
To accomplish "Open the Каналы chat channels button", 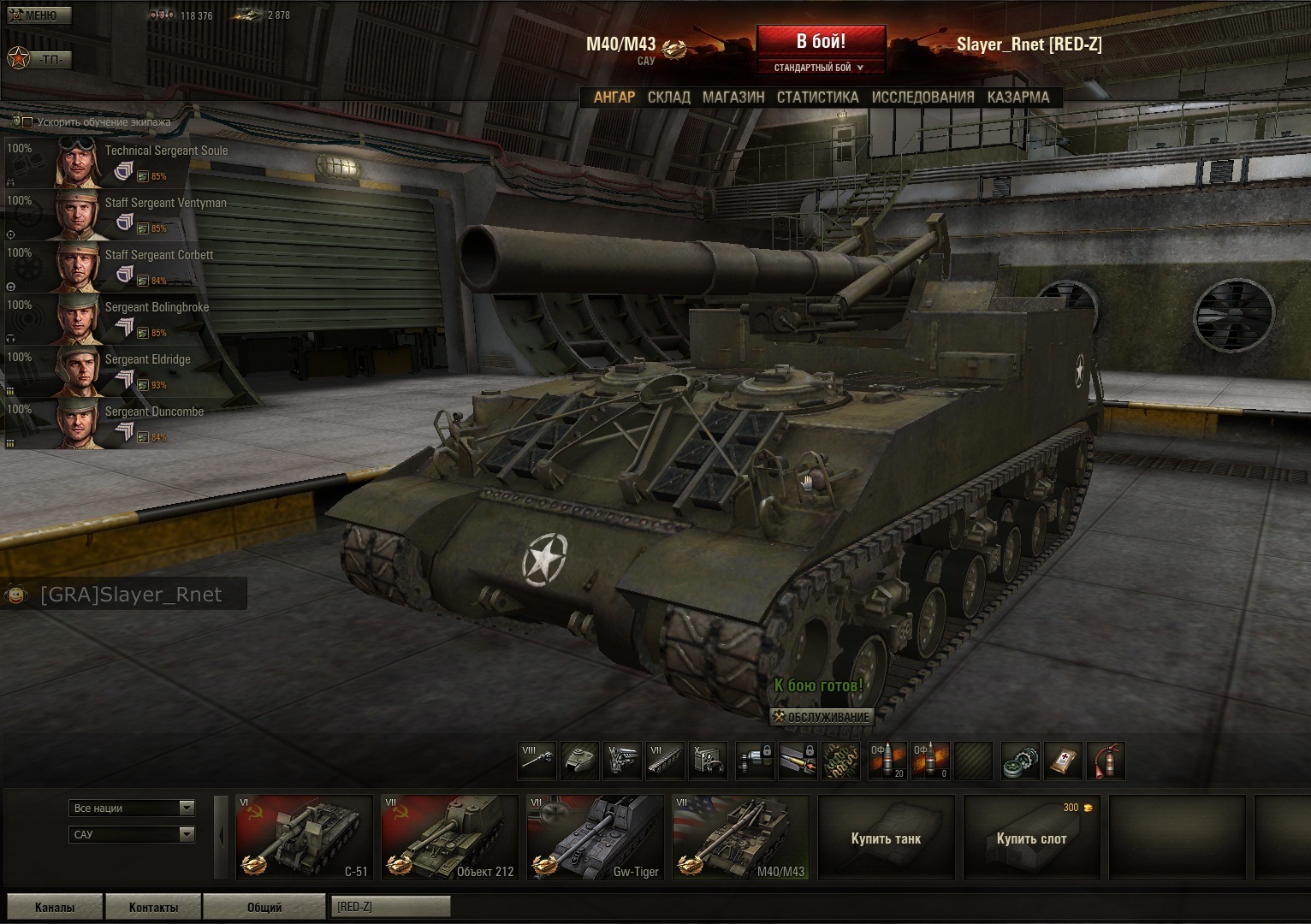I will pyautogui.click(x=55, y=907).
